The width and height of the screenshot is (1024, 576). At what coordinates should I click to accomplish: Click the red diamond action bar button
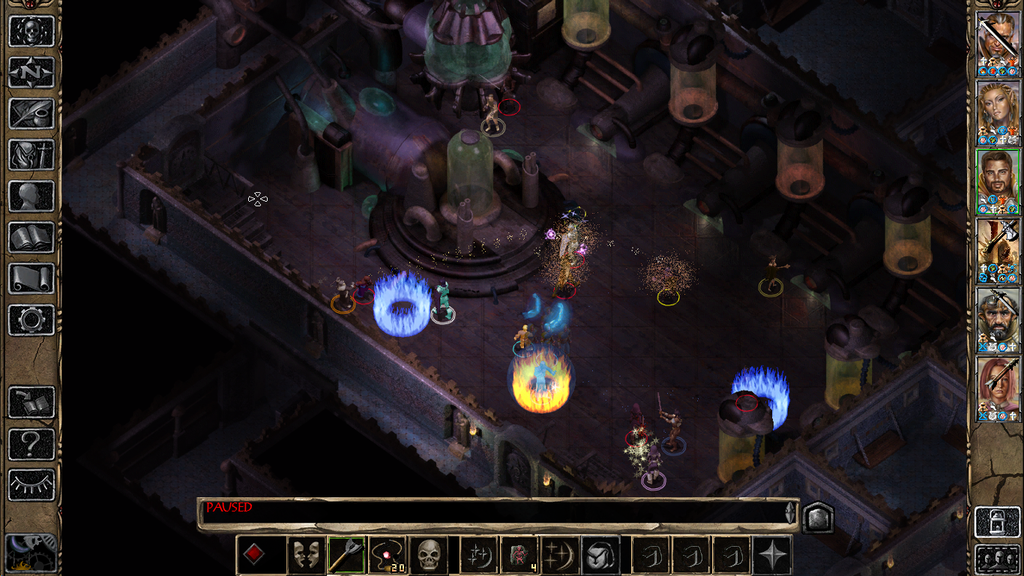click(254, 555)
